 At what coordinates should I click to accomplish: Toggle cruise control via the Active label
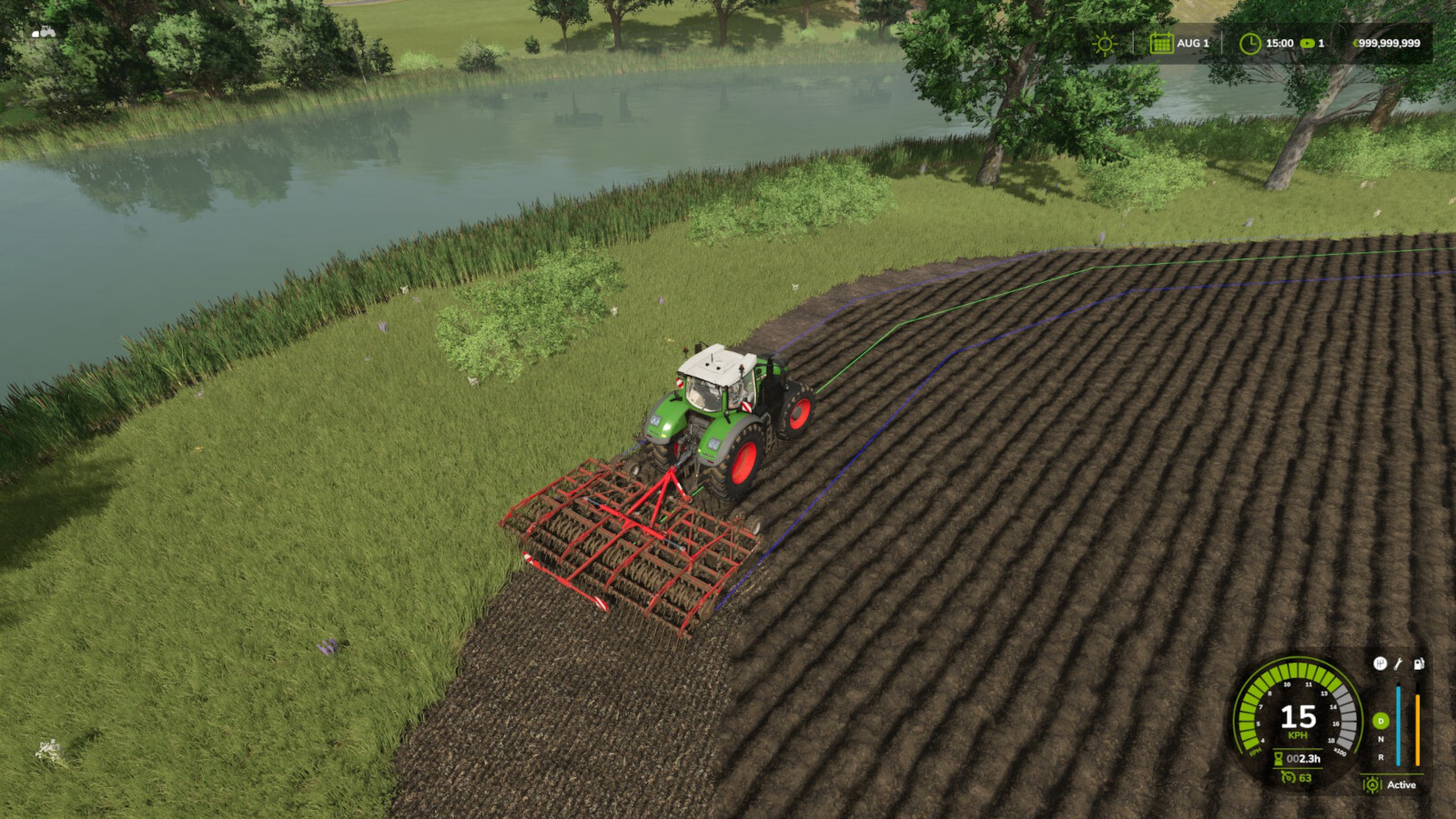(1401, 784)
